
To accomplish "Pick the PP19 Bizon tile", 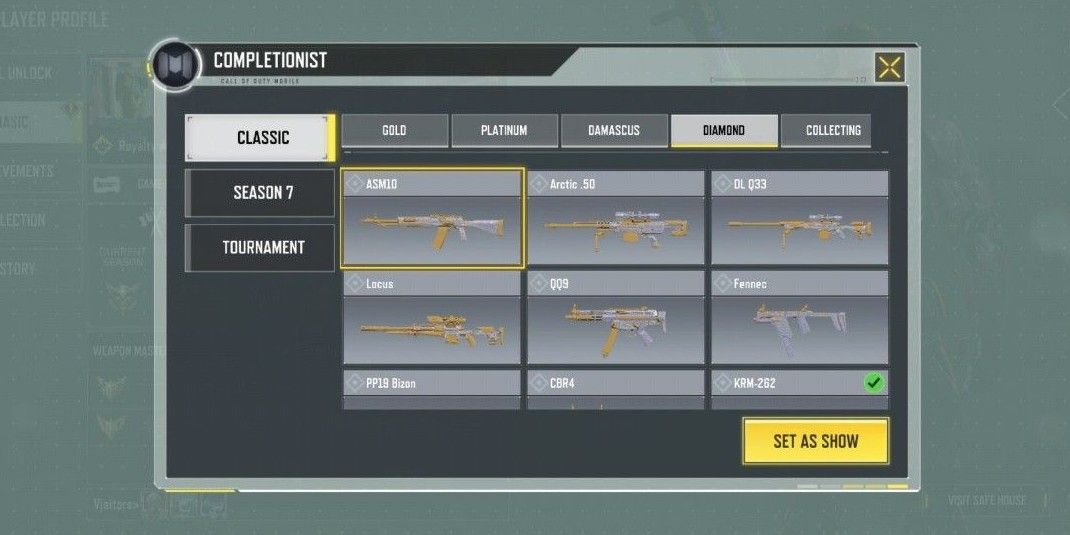I will click(x=432, y=388).
